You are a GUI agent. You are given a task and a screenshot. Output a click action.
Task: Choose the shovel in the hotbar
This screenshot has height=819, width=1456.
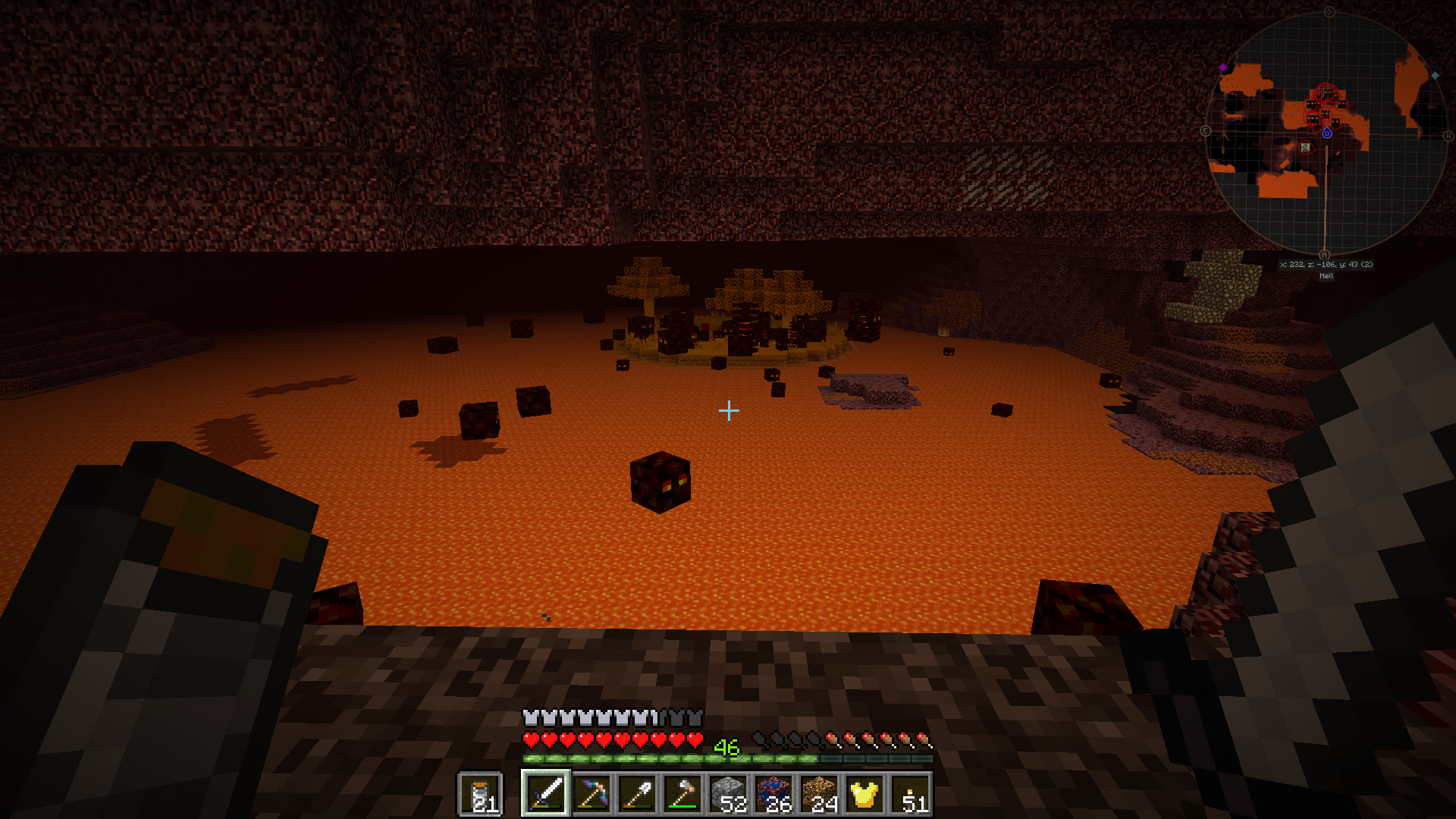(637, 794)
